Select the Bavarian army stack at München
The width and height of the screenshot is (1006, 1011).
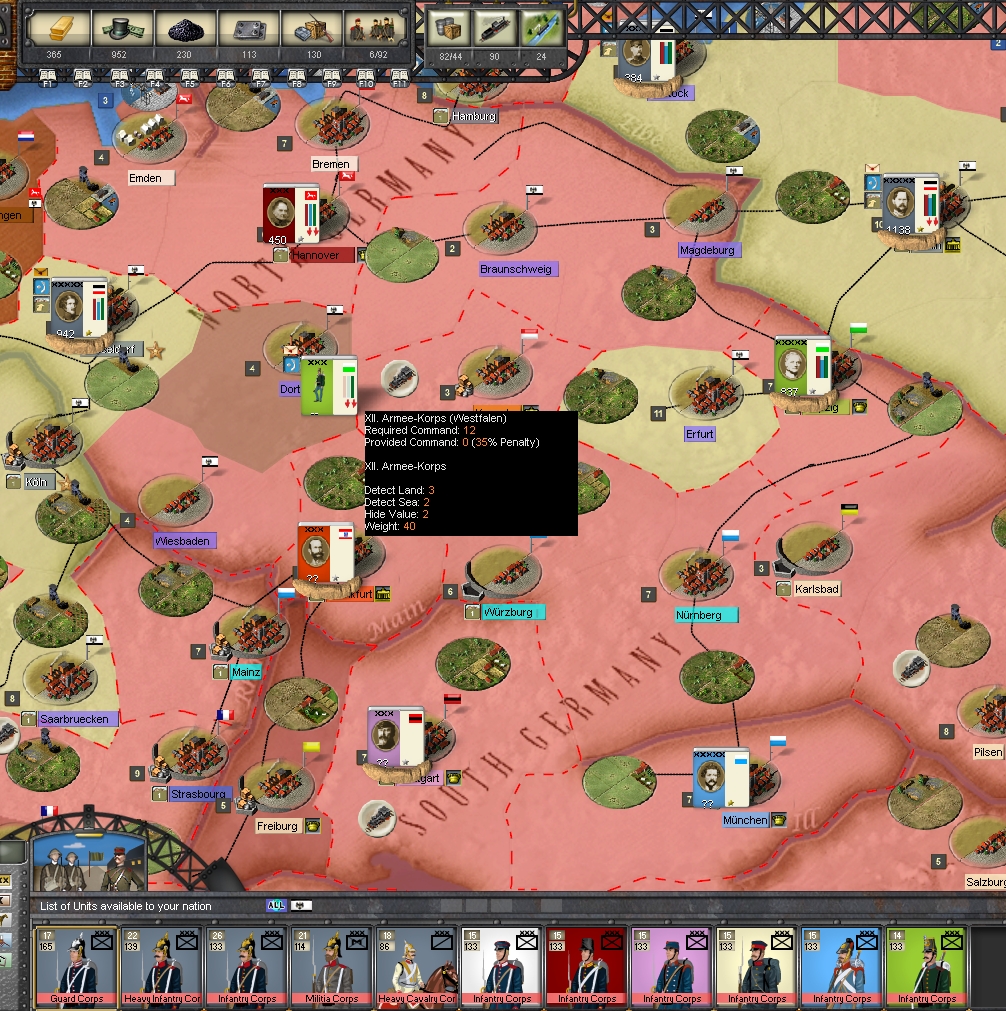click(721, 778)
